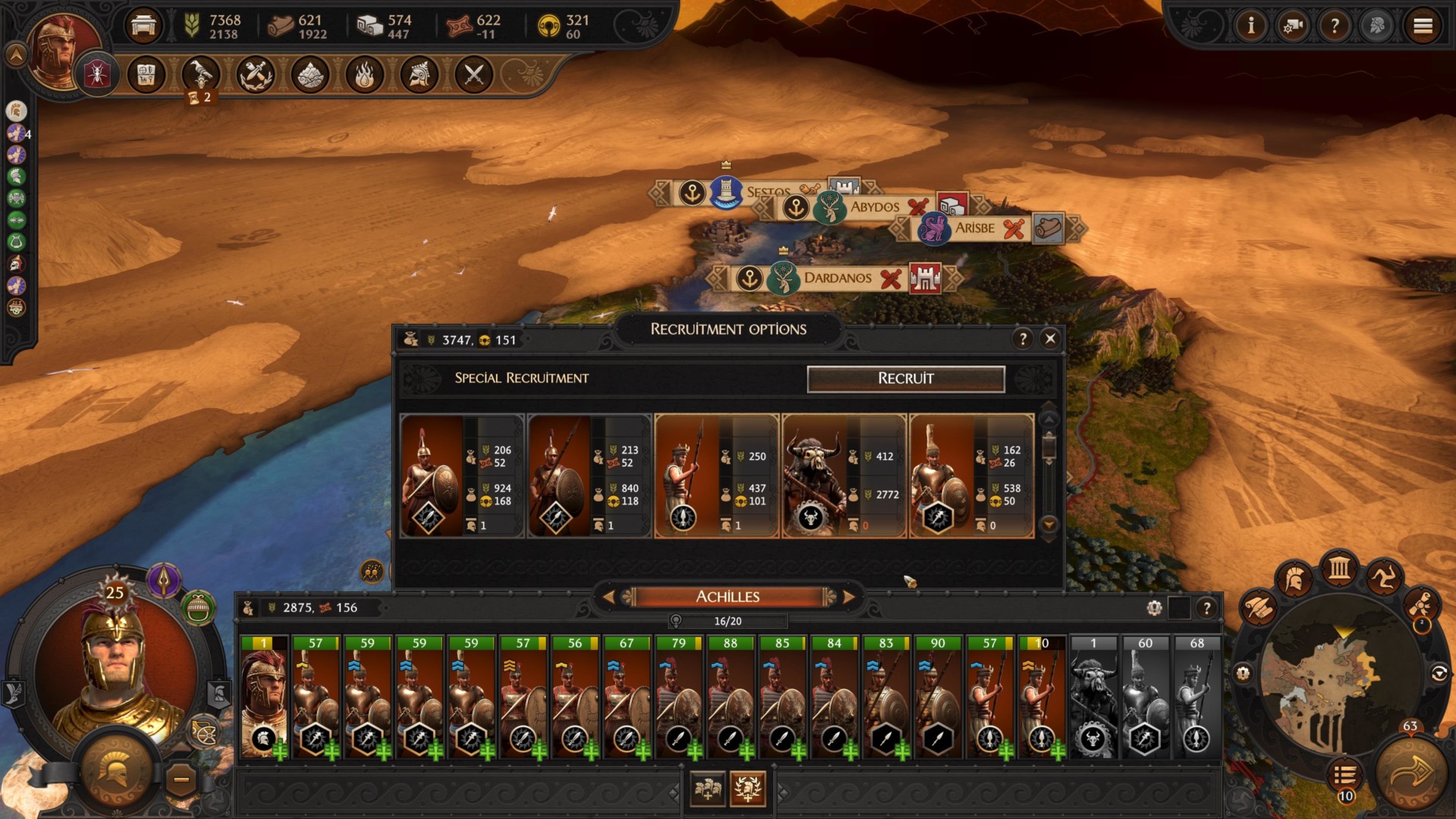Viewport: 1456px width, 819px height.
Task: Switch to previous army with left arrow
Action: [x=608, y=598]
